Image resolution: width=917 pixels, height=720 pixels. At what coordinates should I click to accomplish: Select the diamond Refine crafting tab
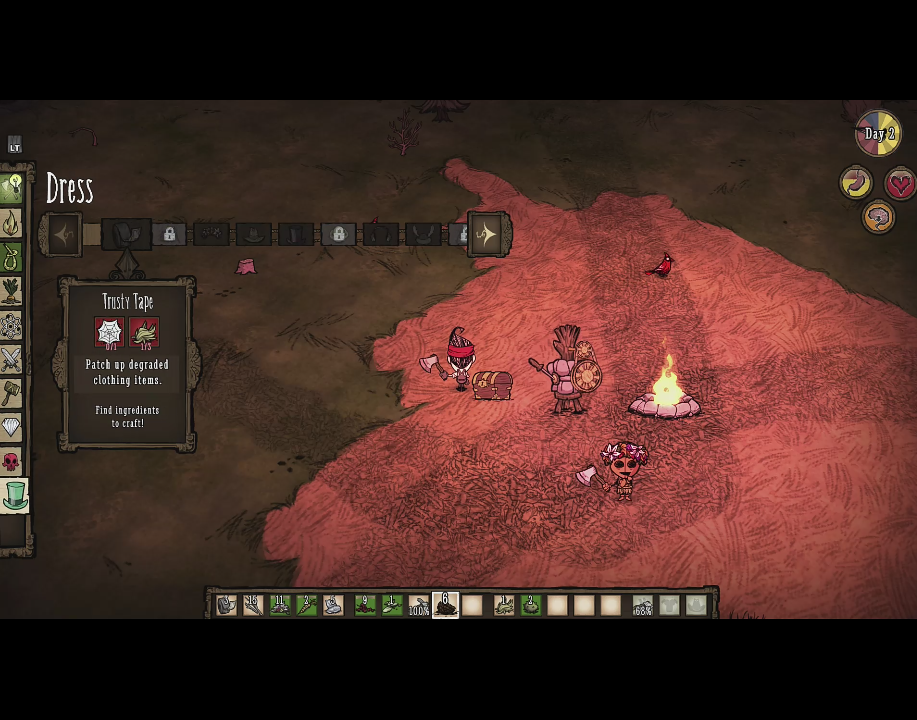12,427
